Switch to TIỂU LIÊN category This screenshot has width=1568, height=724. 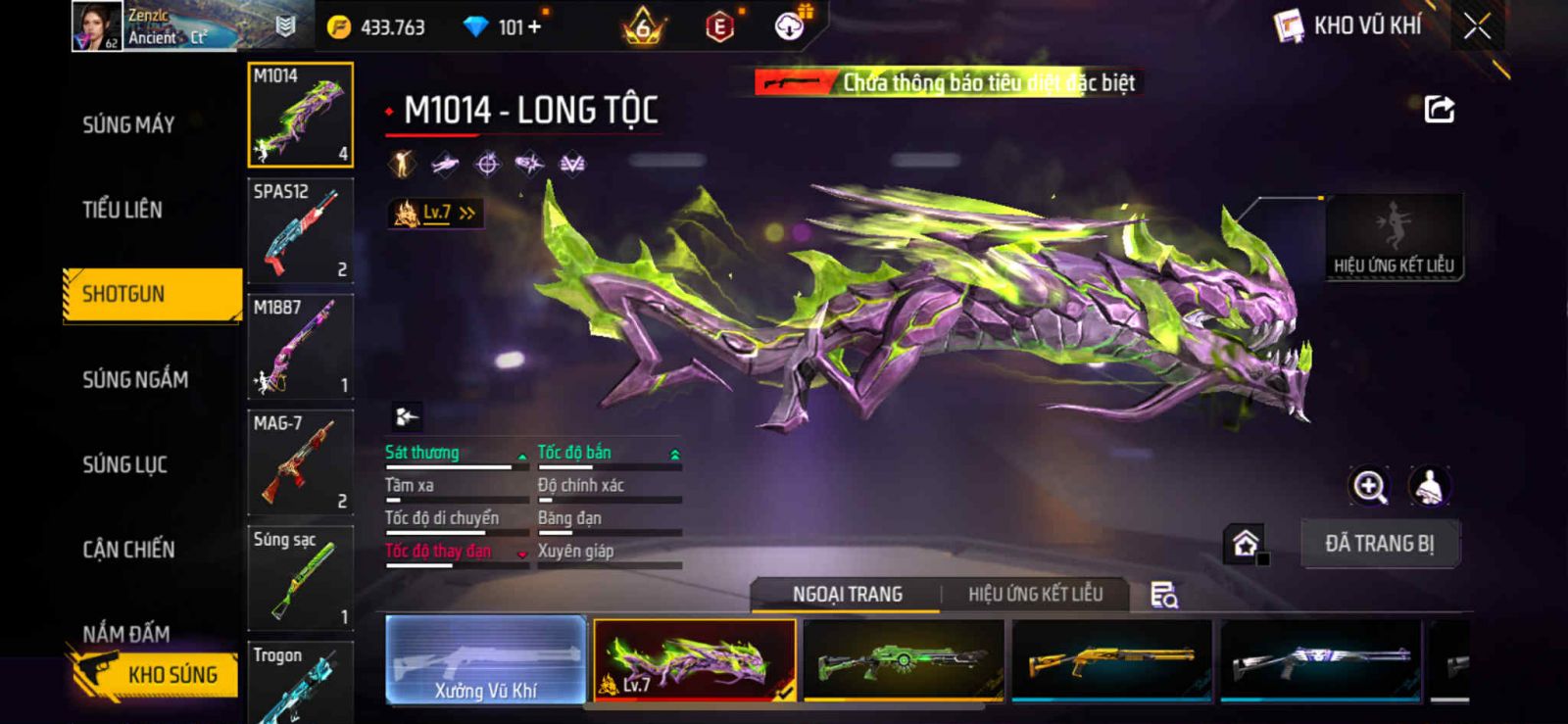[122, 209]
